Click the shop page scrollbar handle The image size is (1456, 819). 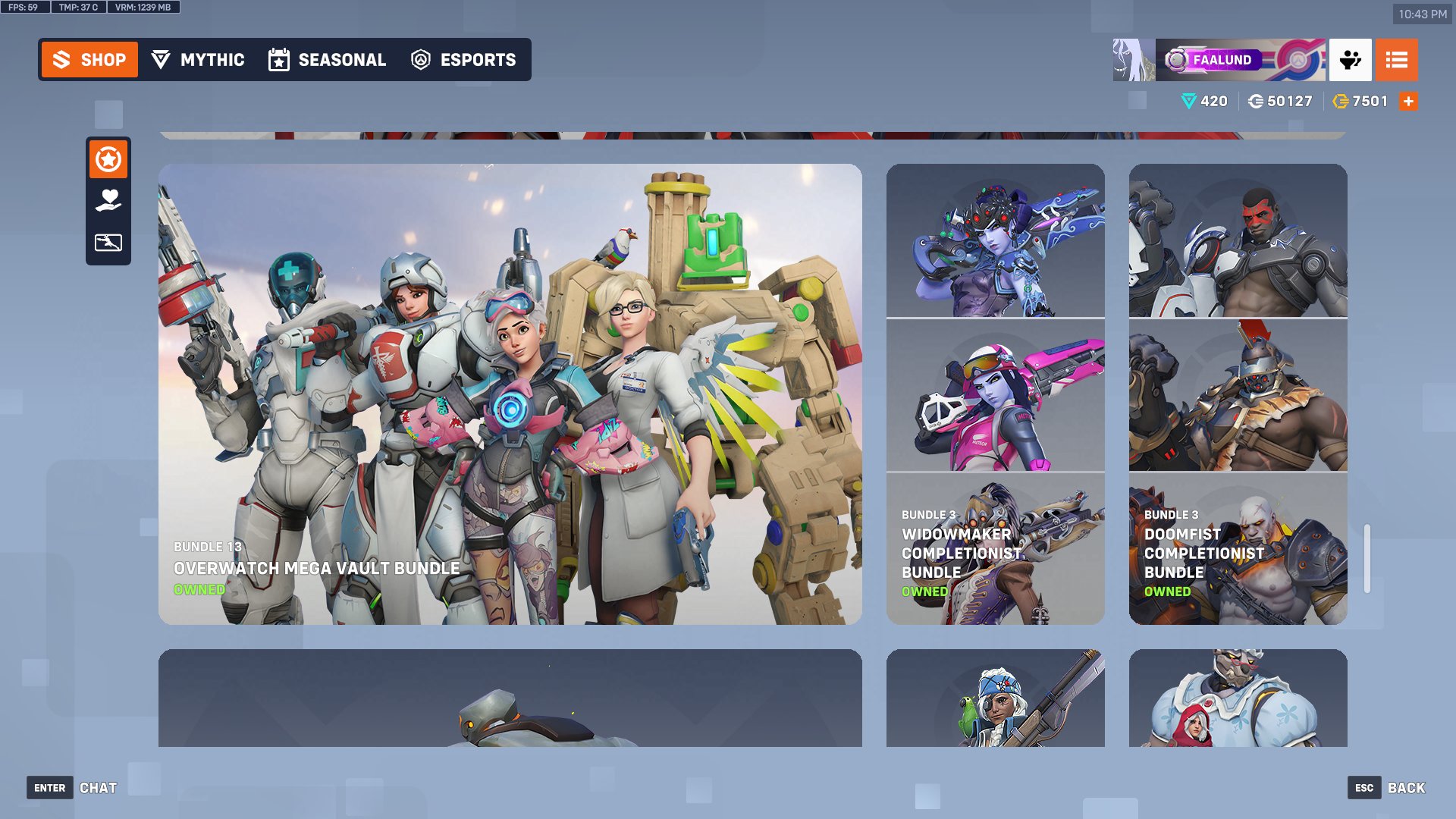click(1367, 558)
